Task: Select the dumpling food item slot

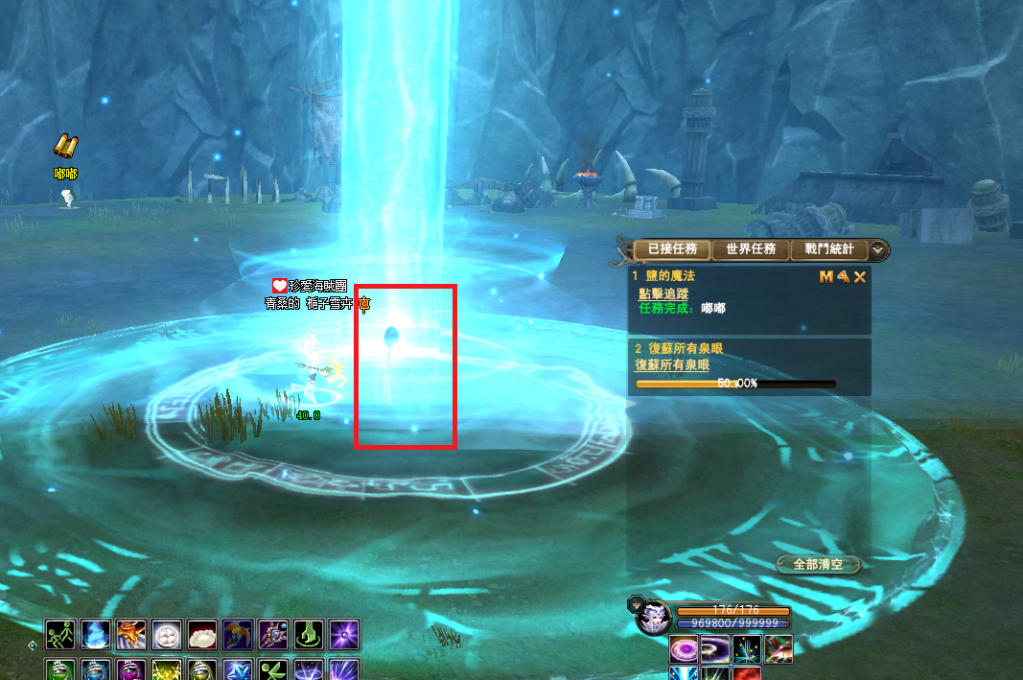Action: (x=202, y=635)
